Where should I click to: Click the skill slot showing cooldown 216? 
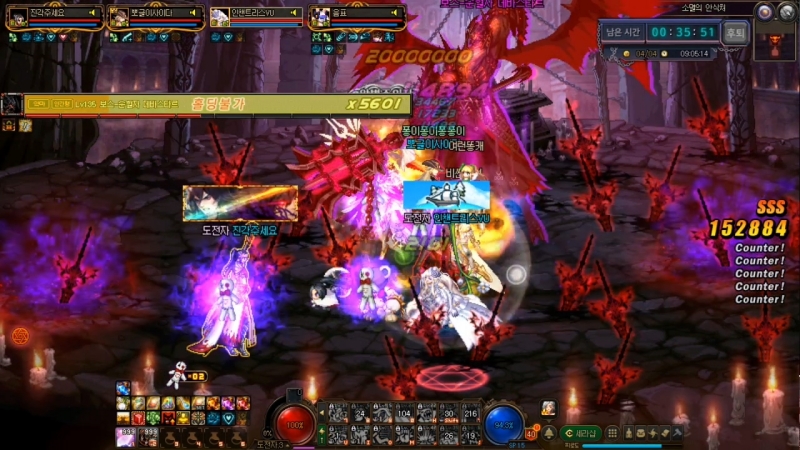click(x=471, y=414)
